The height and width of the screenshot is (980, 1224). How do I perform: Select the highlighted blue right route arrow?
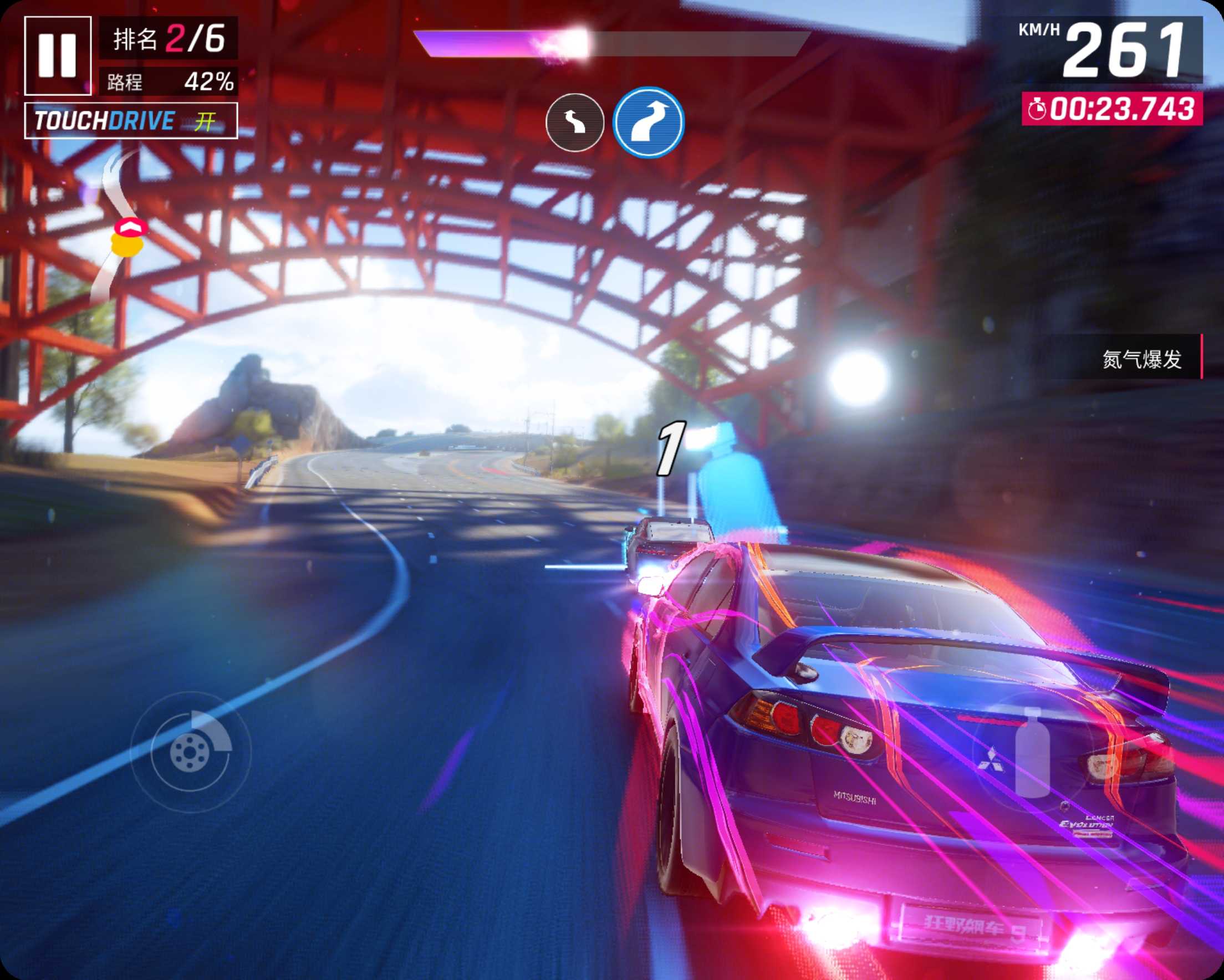(649, 122)
